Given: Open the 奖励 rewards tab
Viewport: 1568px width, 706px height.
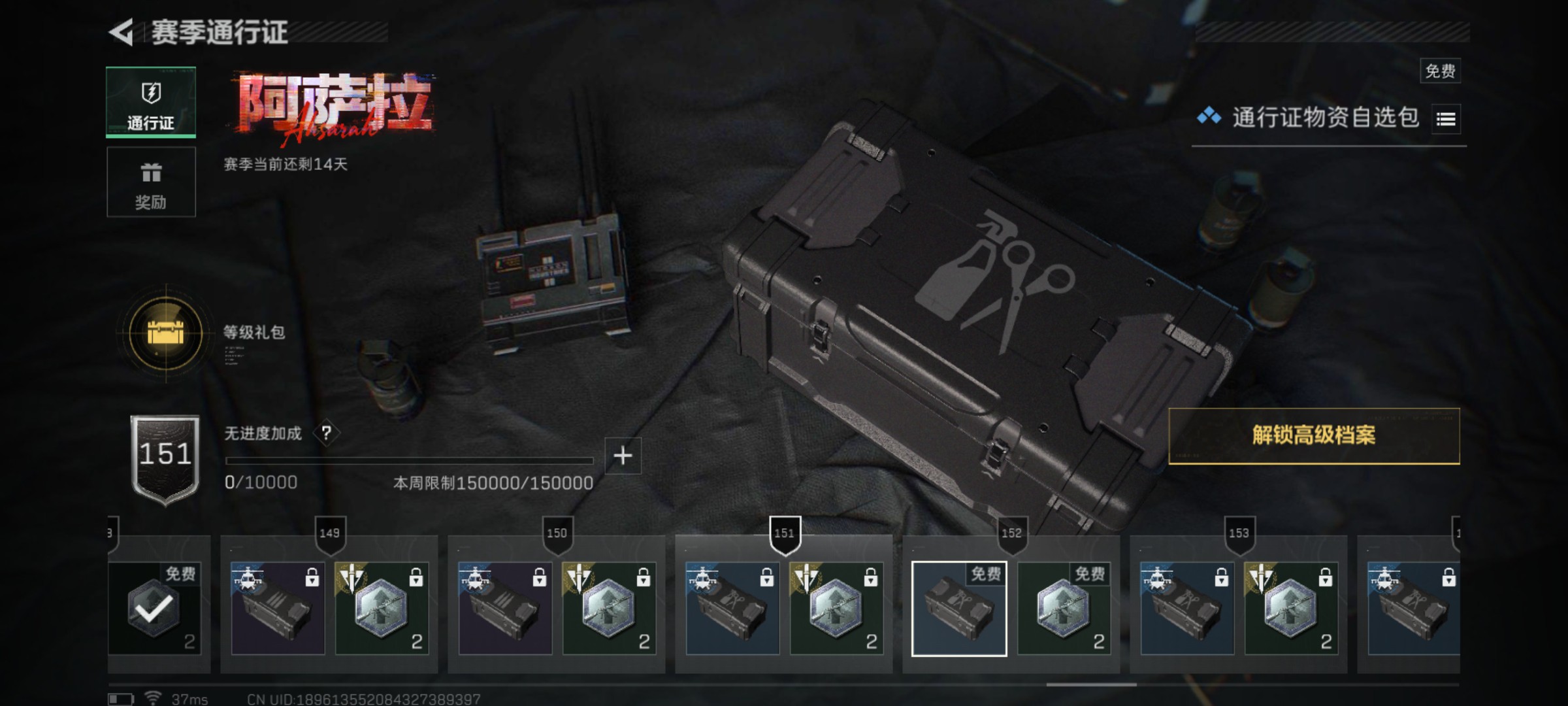Looking at the screenshot, I should [x=151, y=182].
